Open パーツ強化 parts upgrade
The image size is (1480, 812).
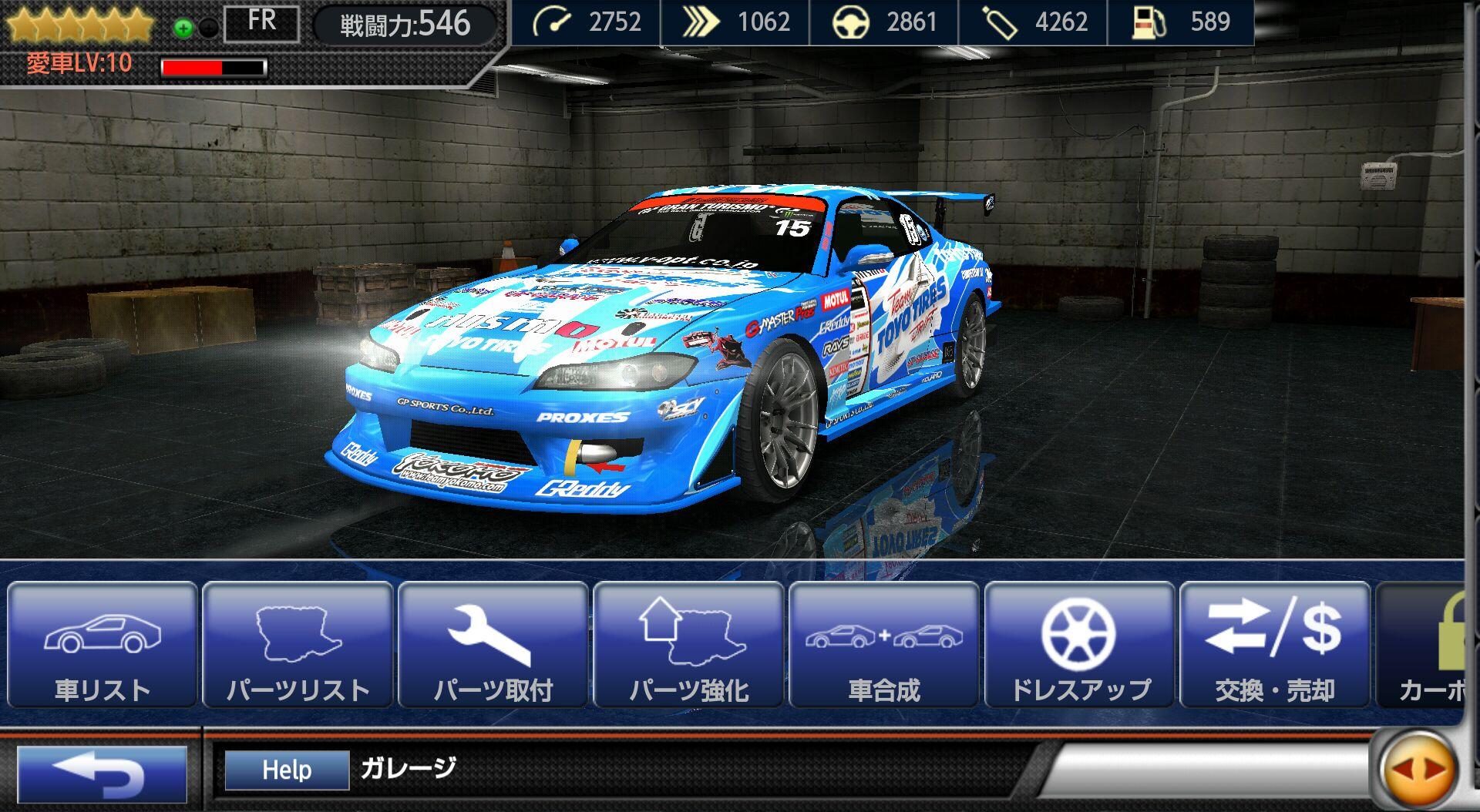point(689,646)
